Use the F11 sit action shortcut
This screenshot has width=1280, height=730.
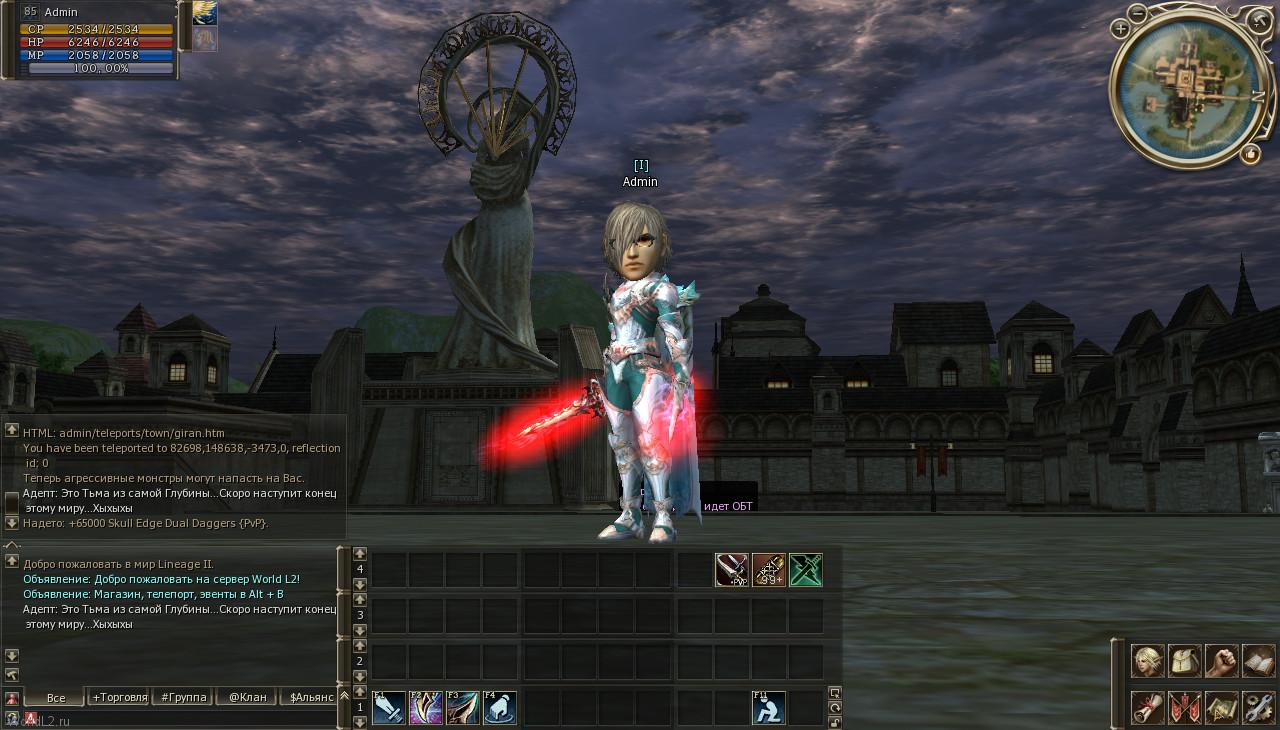(x=768, y=707)
